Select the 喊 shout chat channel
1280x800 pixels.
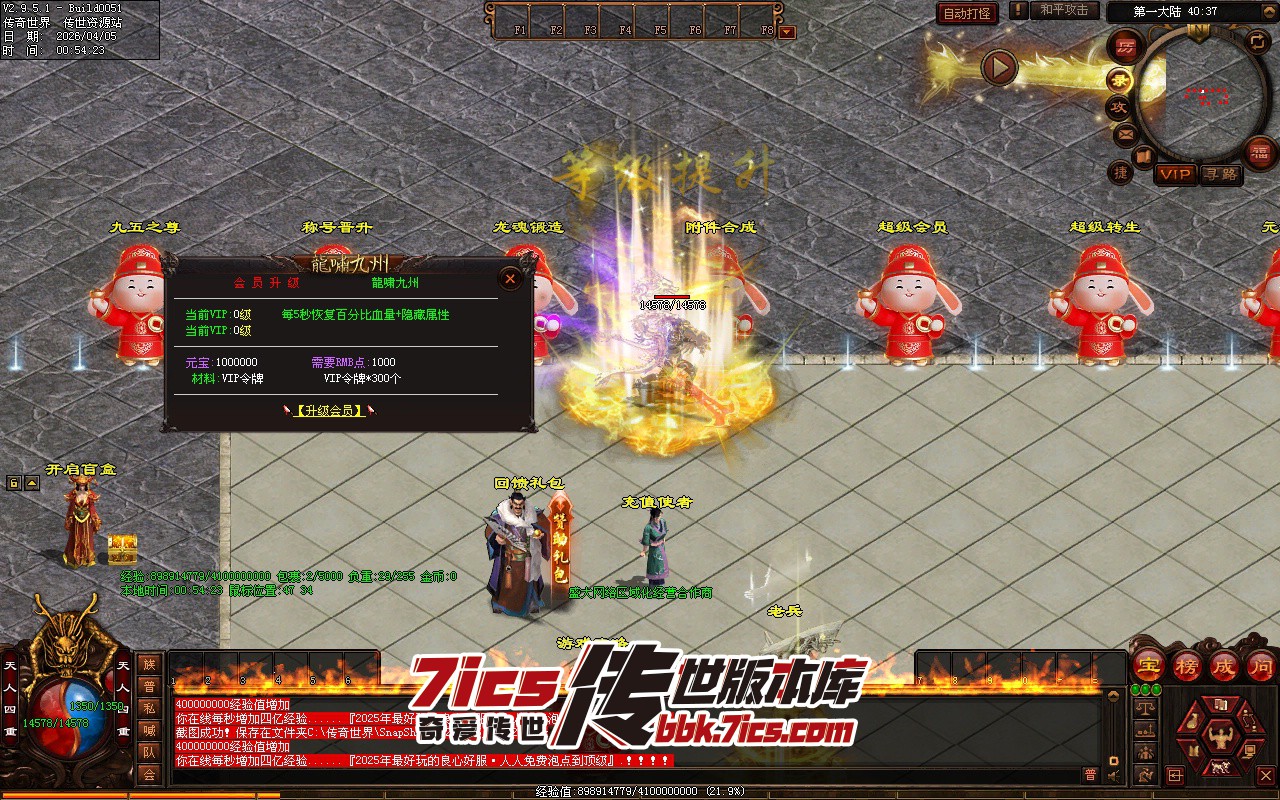pyautogui.click(x=149, y=730)
